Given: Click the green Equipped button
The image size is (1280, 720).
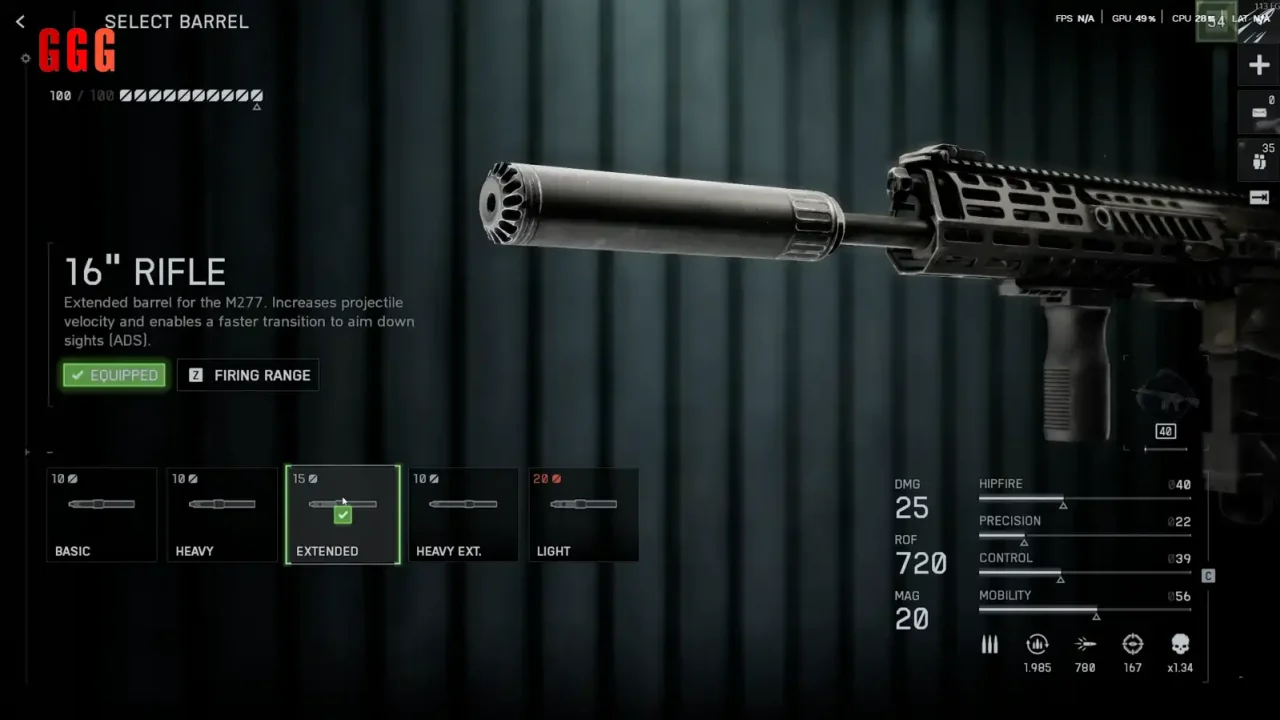Looking at the screenshot, I should point(114,375).
